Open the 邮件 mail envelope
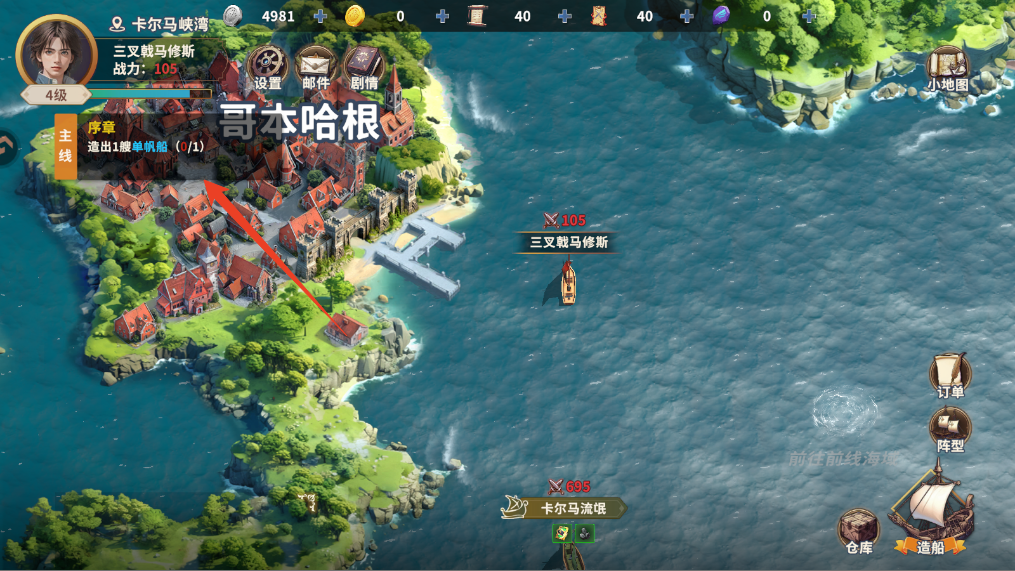This screenshot has width=1015, height=571. [x=315, y=66]
